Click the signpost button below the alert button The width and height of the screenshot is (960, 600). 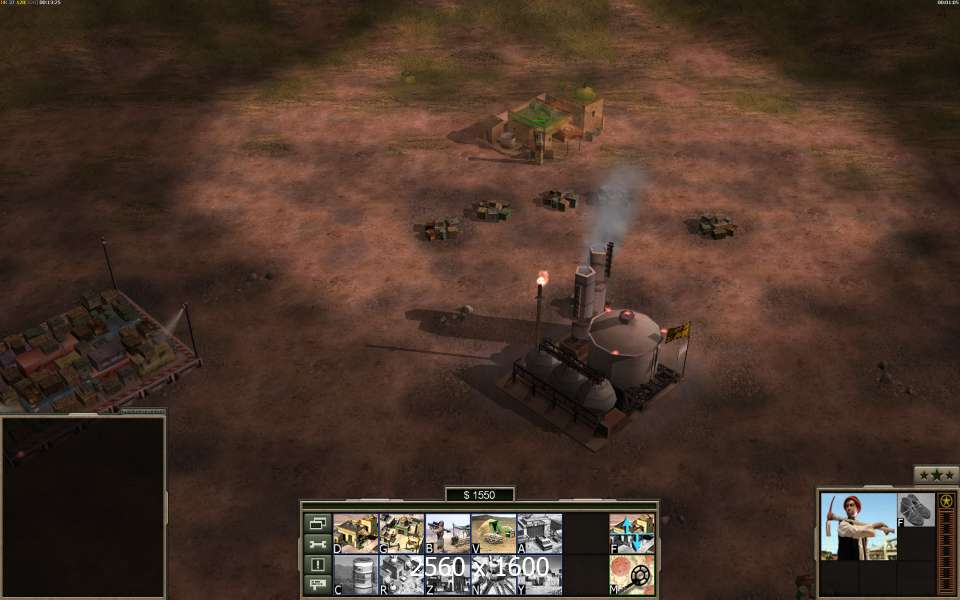317,583
